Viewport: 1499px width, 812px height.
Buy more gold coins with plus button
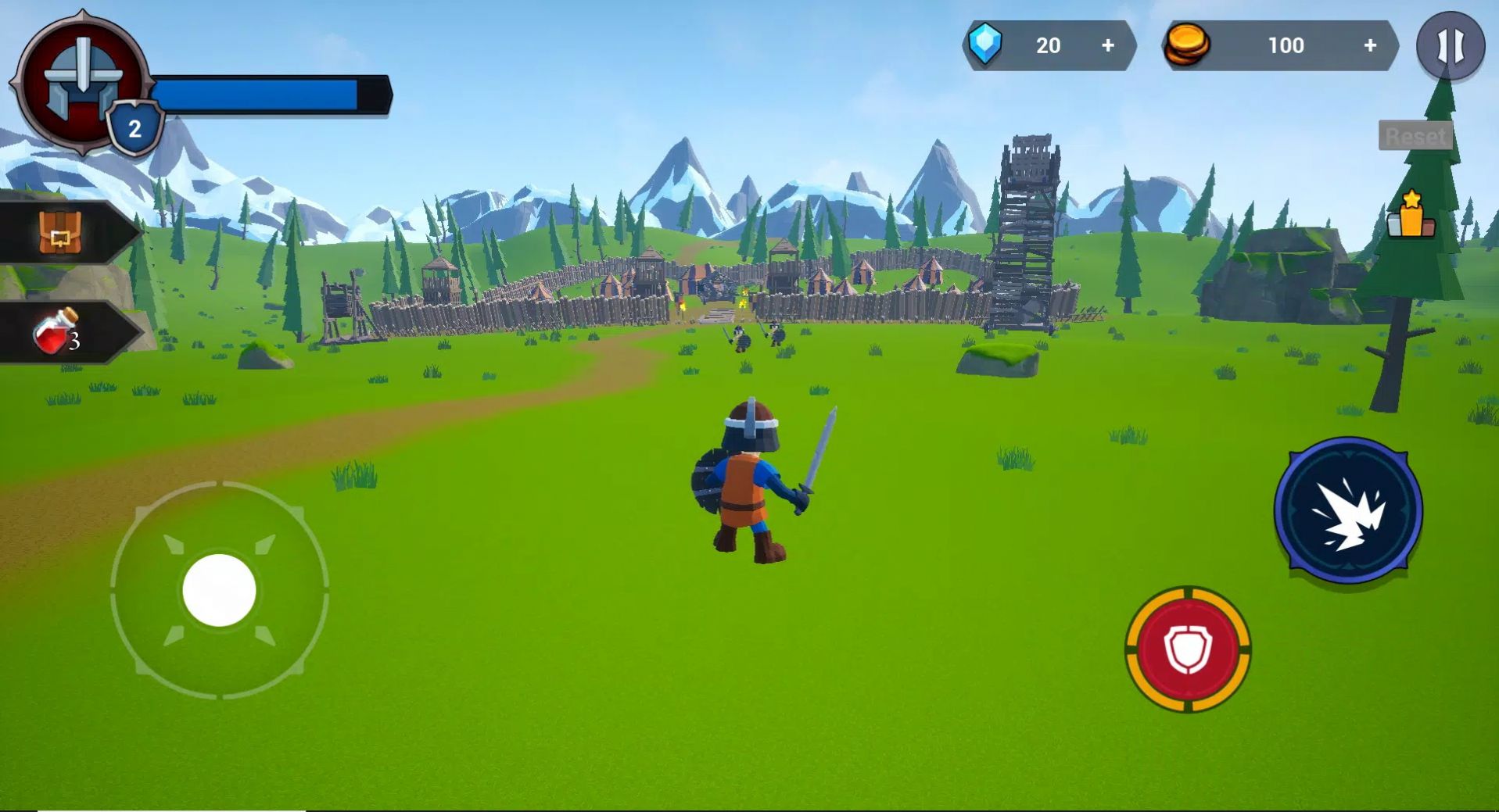coord(1369,46)
